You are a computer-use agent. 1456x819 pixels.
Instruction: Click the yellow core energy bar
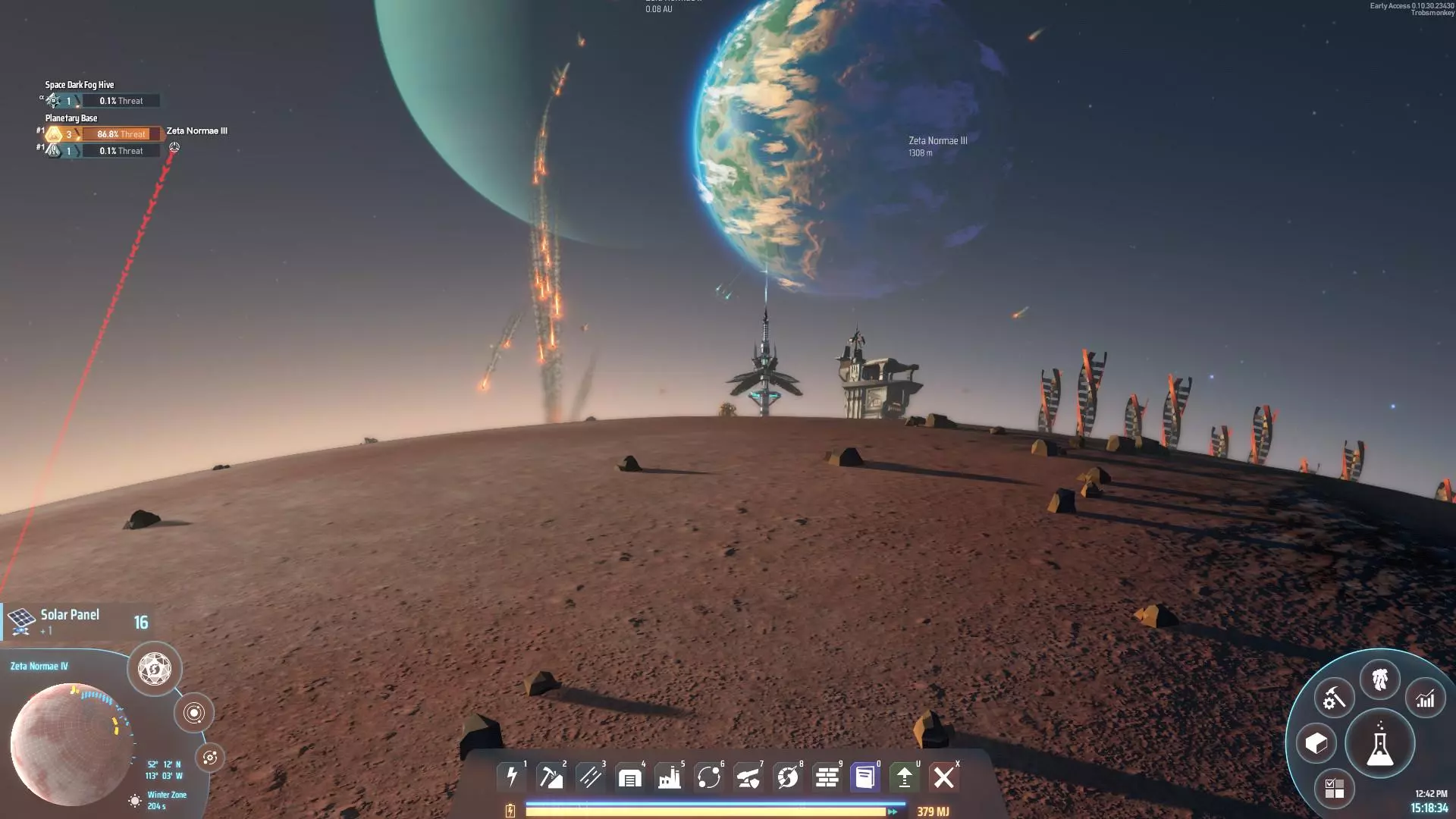pos(705,811)
